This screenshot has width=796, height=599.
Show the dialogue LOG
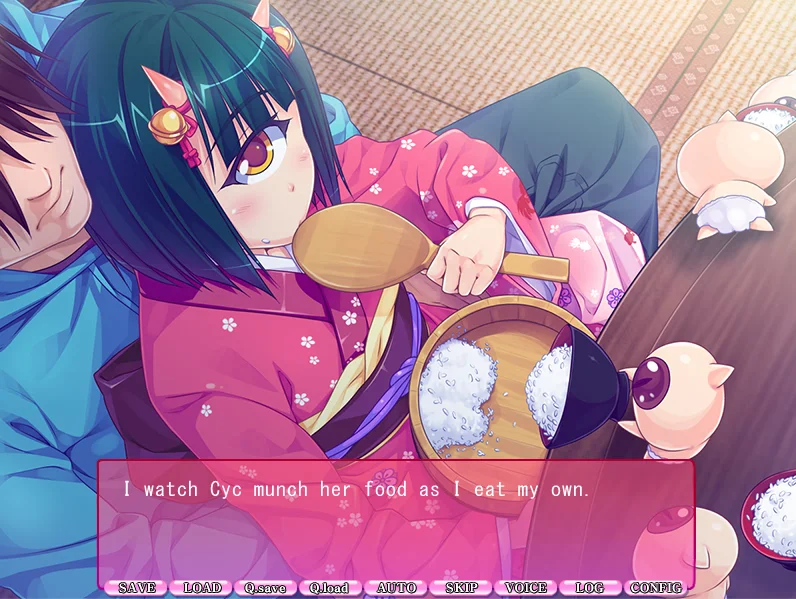click(591, 588)
